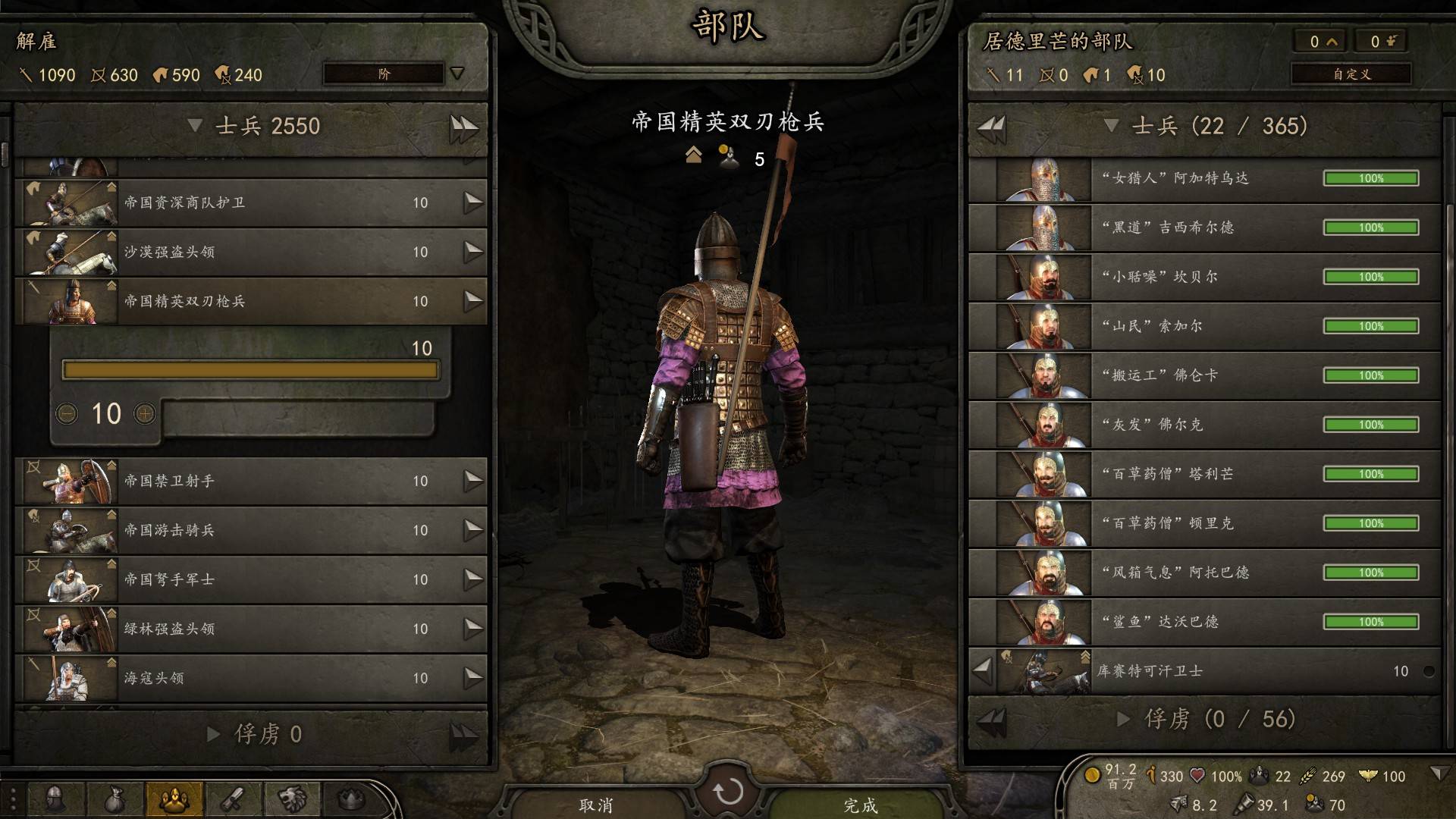Click the 完成 confirm button
The width and height of the screenshot is (1456, 819).
860,804
